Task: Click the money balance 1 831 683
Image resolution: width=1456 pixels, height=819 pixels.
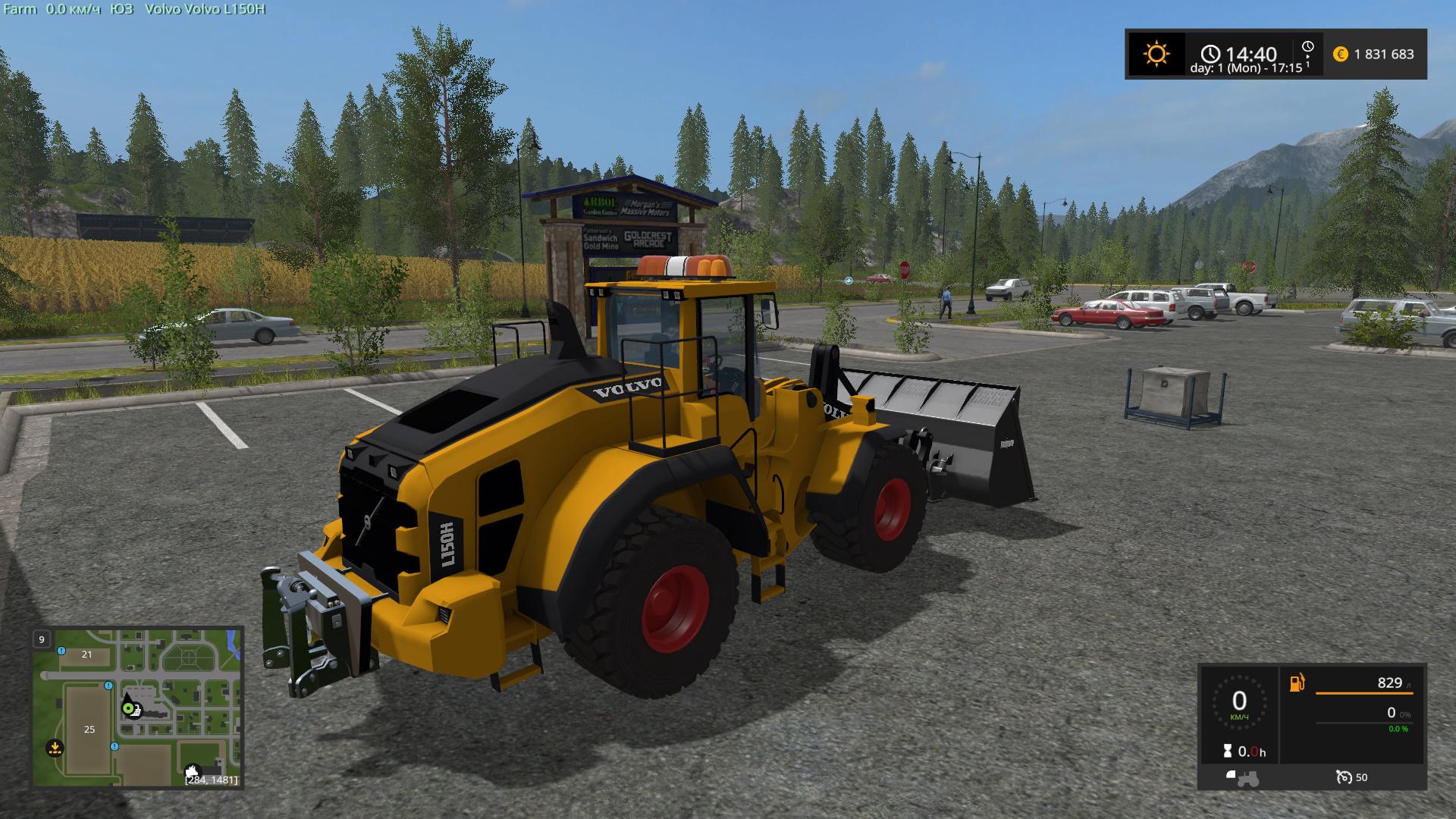Action: (1385, 54)
